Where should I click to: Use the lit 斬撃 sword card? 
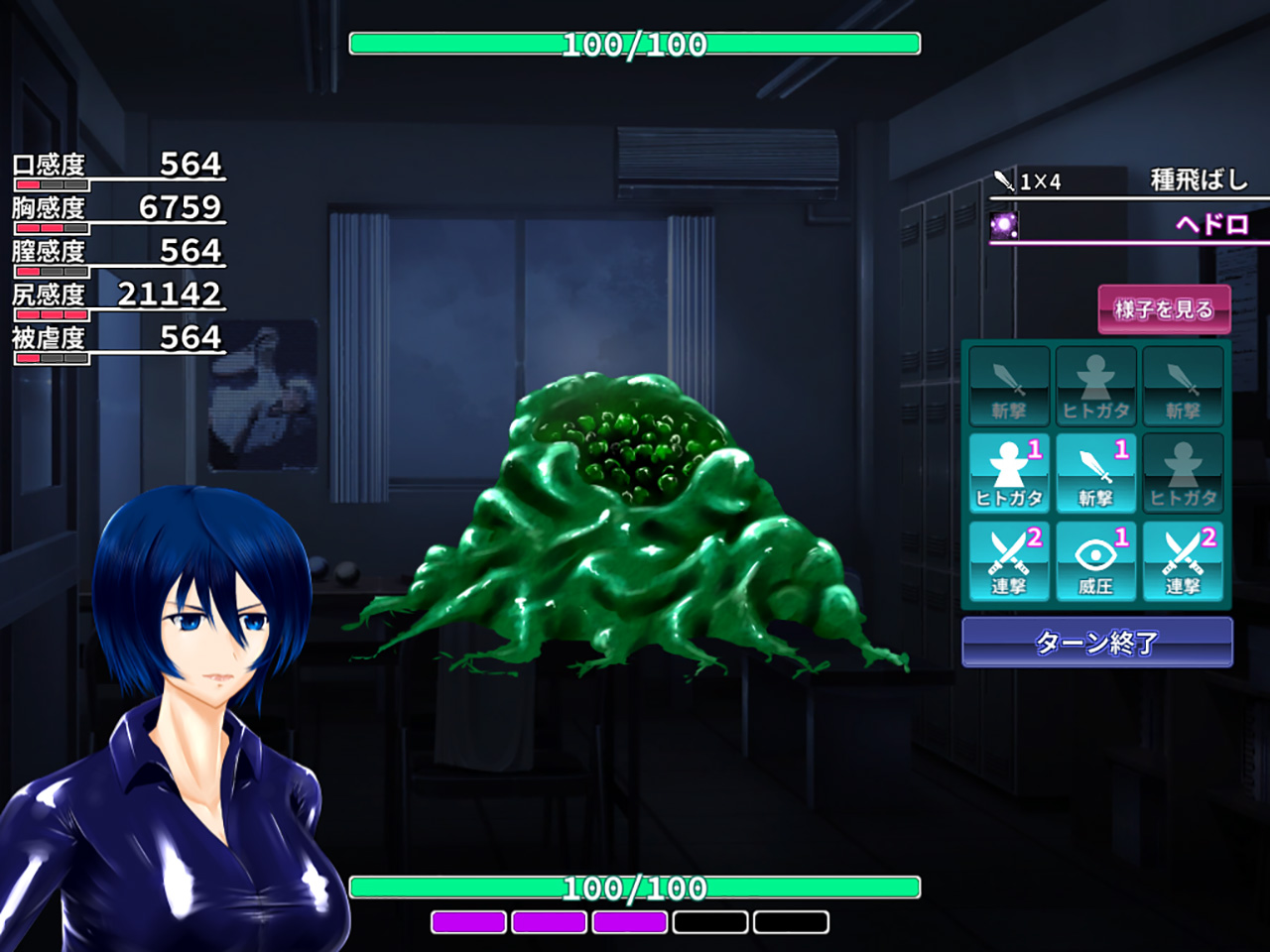pyautogui.click(x=1095, y=474)
